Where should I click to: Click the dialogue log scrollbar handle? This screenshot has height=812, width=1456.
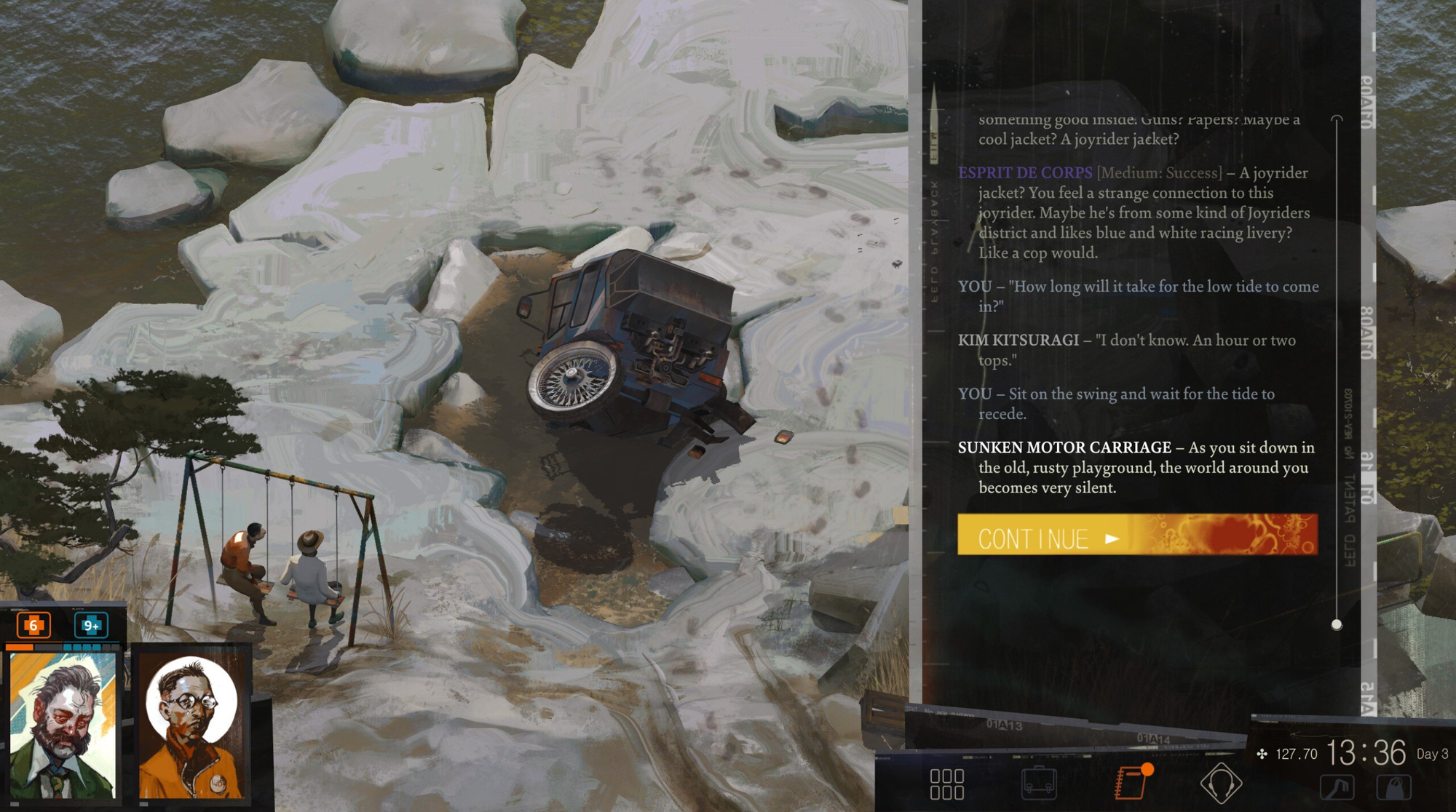[1337, 624]
